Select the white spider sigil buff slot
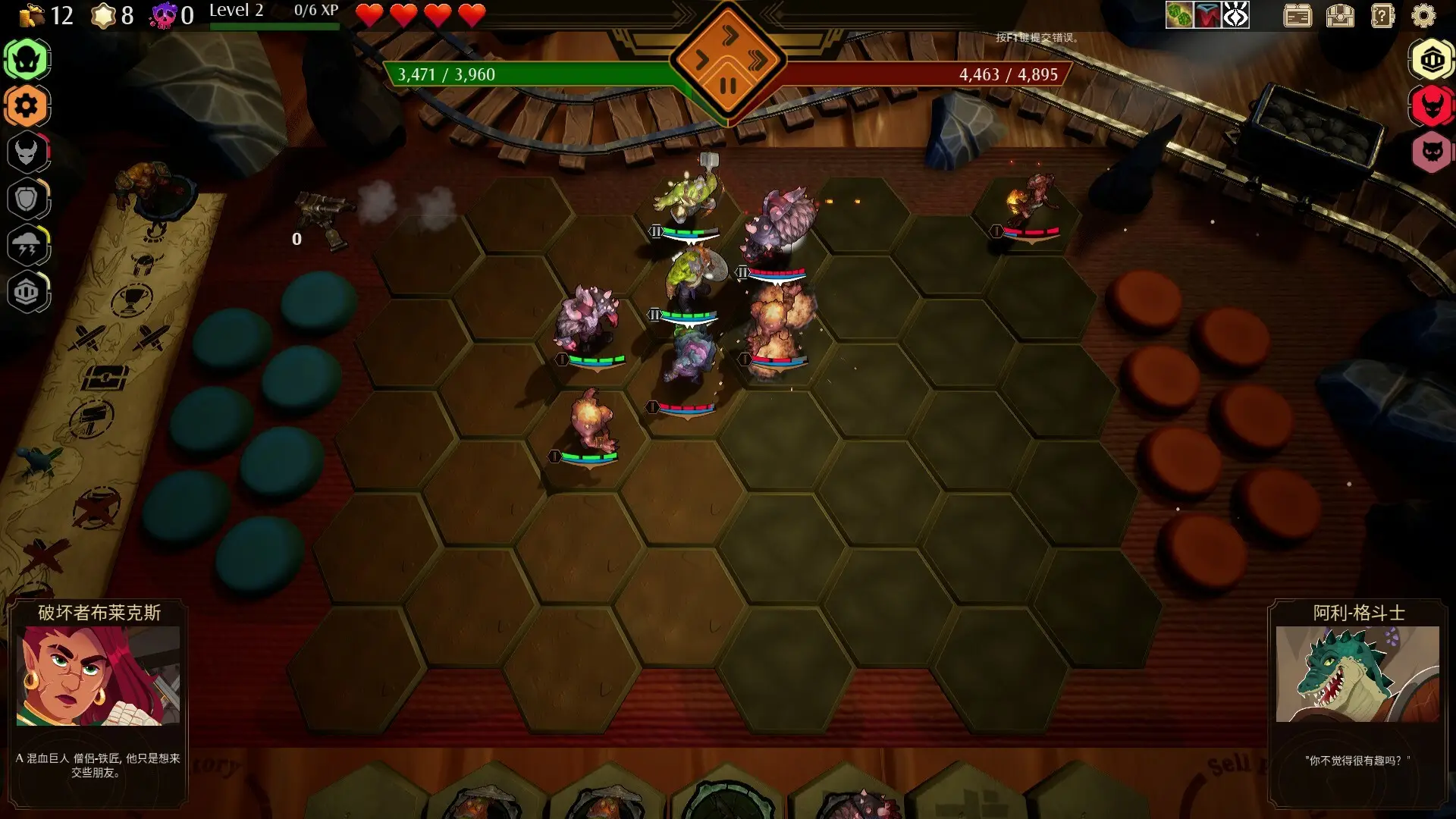Screen dimensions: 1456x819 click(1236, 14)
